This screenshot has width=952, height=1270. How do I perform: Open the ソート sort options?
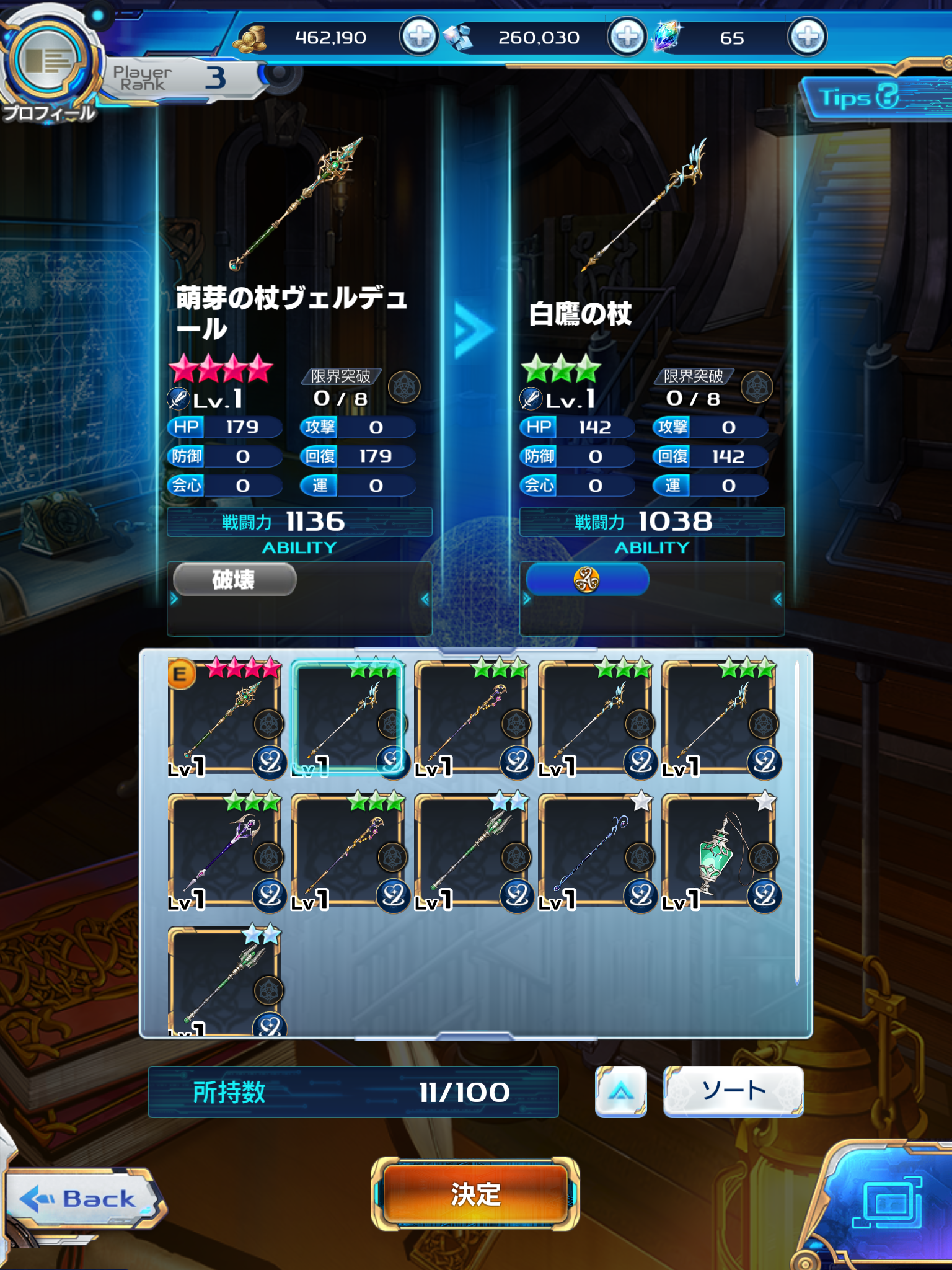point(733,1091)
